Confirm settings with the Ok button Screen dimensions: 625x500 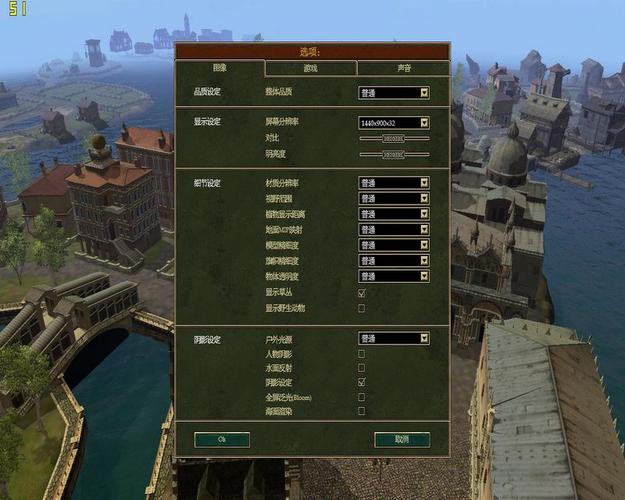click(x=222, y=439)
